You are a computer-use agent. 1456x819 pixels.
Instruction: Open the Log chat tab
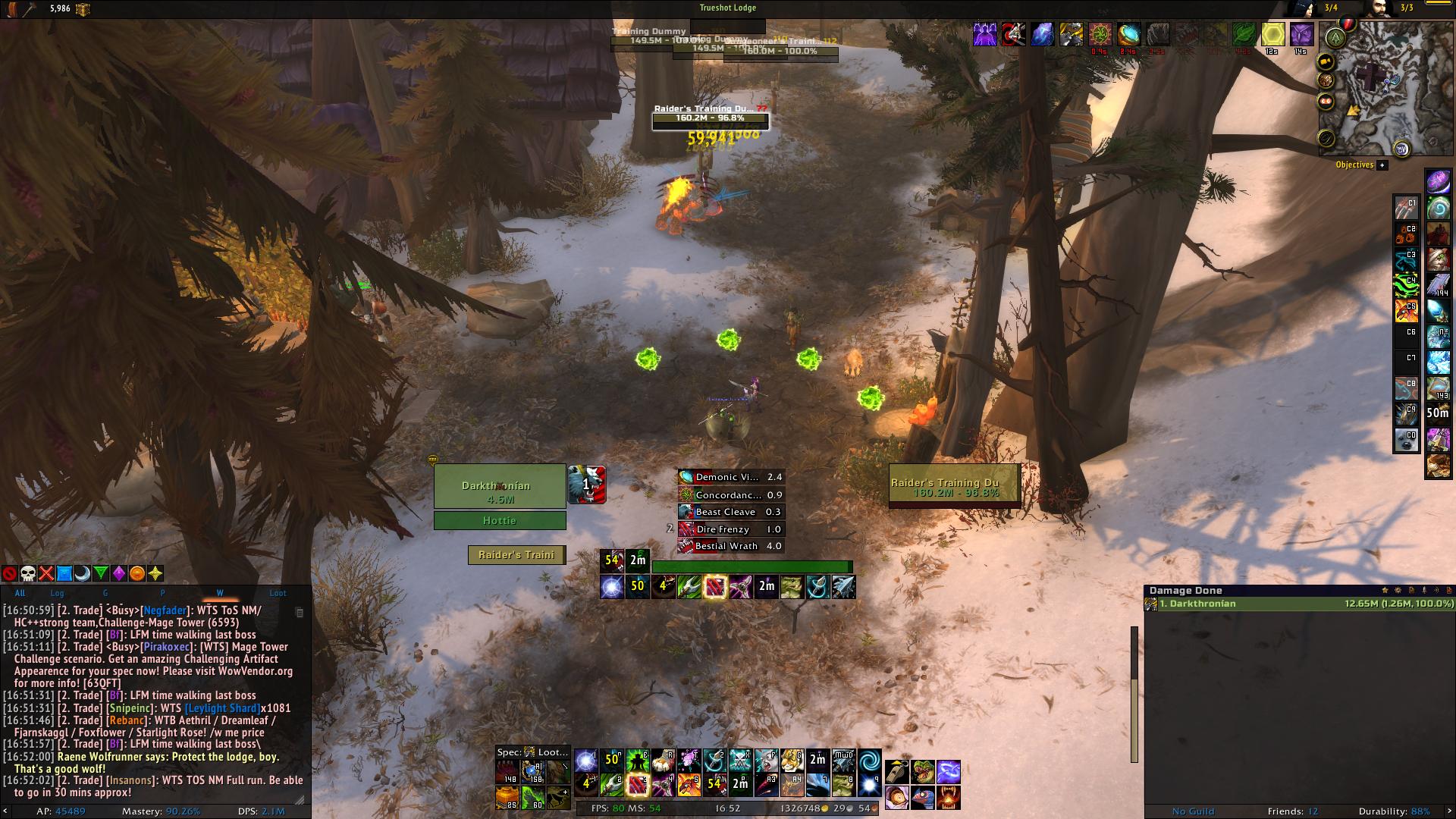click(58, 593)
